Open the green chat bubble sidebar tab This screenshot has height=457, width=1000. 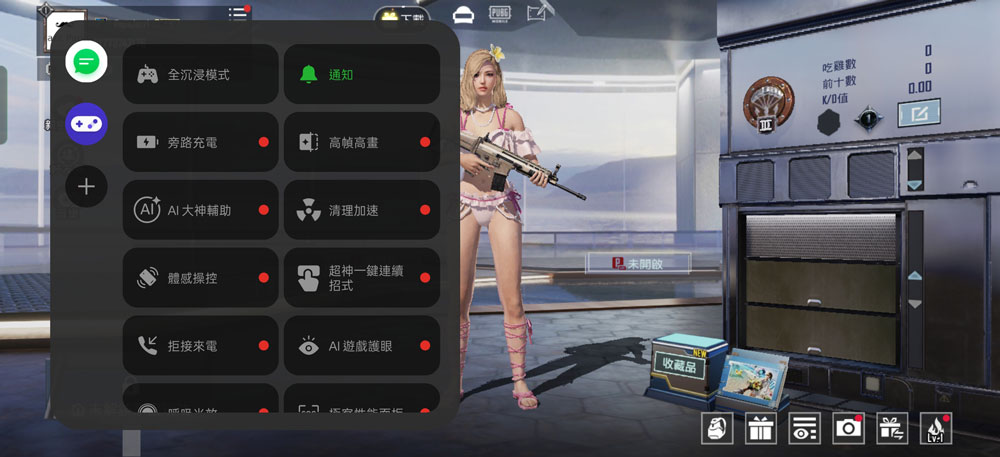86,62
